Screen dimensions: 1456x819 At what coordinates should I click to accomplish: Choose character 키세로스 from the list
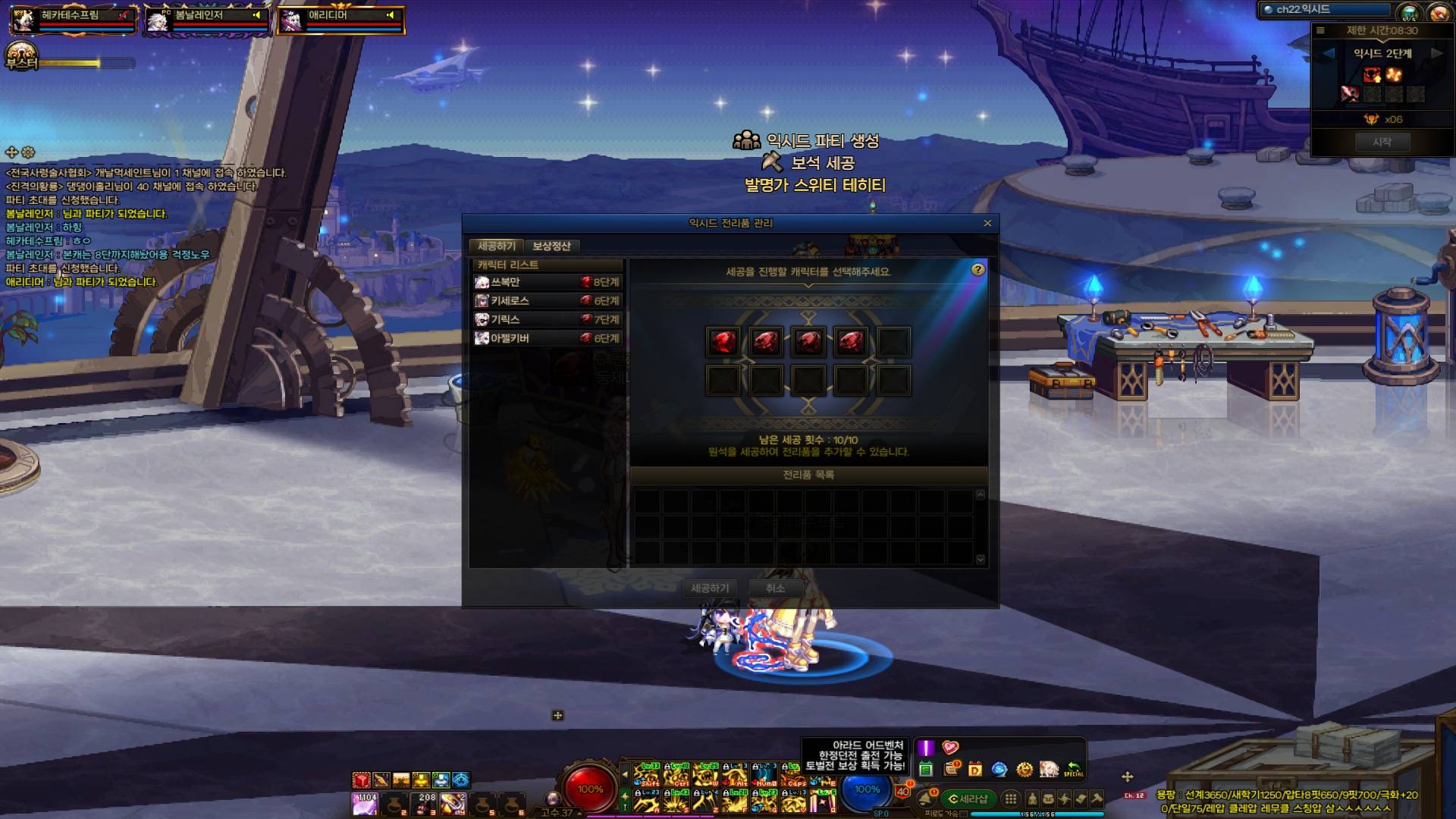pos(547,301)
